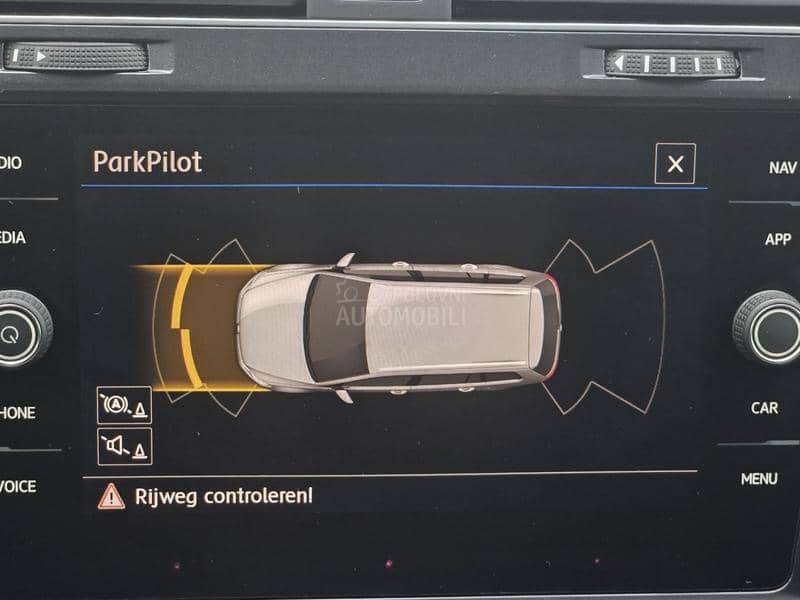Screen dimensions: 800x600
Task: Open the RADIO menu
Action: tap(11, 162)
